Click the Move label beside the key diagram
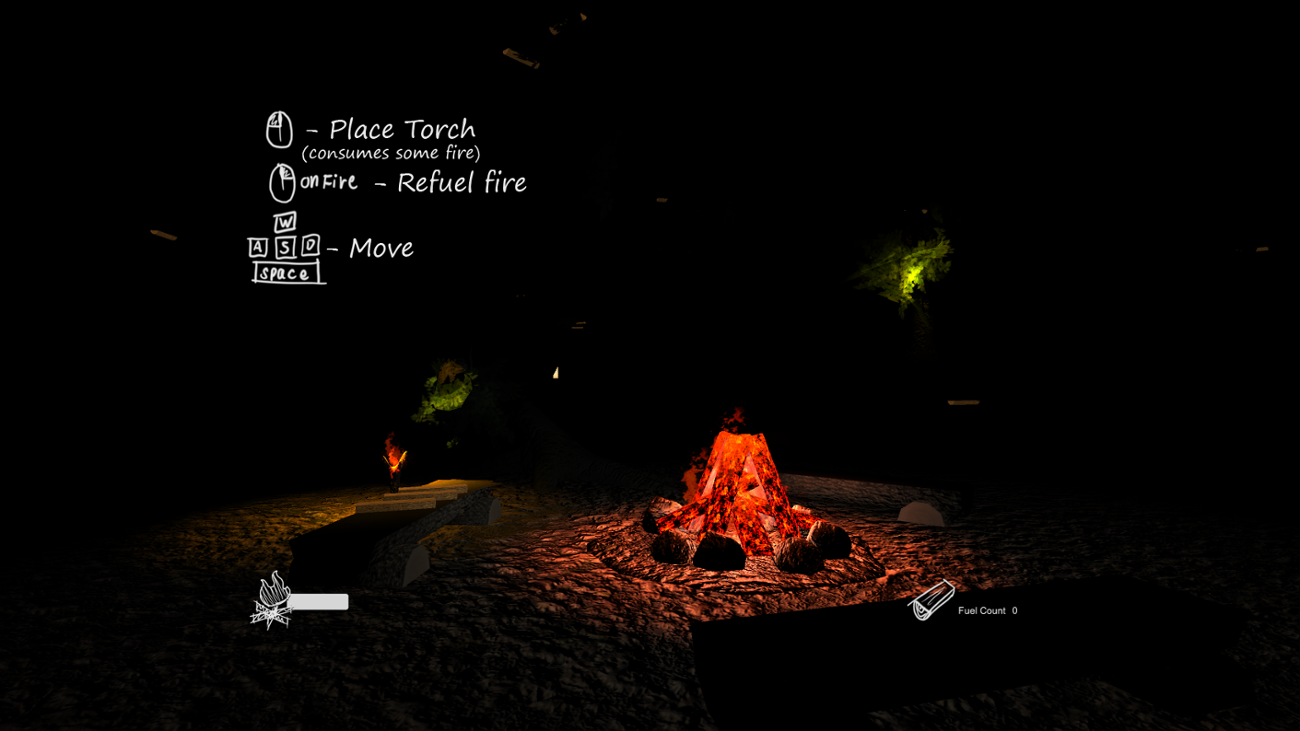This screenshot has width=1300, height=731. pos(380,247)
